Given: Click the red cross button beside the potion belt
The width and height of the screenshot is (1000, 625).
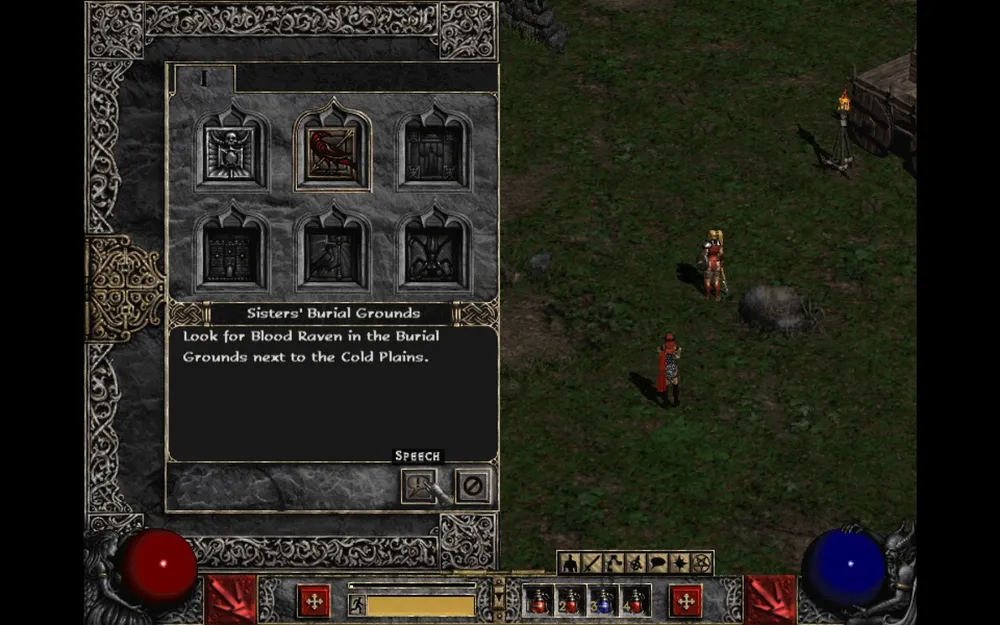Looking at the screenshot, I should [686, 600].
